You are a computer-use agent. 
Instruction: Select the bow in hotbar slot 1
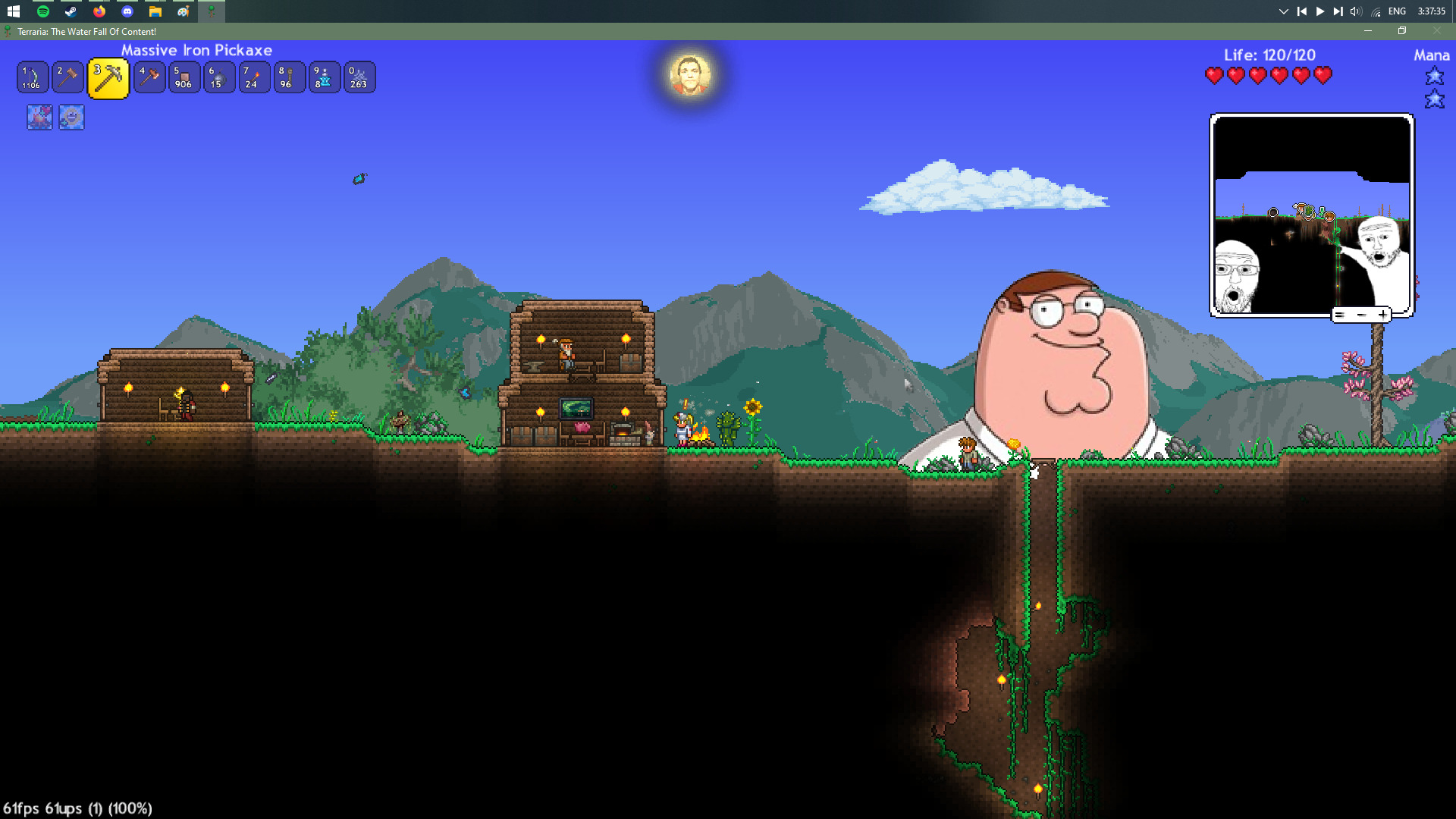[x=33, y=77]
